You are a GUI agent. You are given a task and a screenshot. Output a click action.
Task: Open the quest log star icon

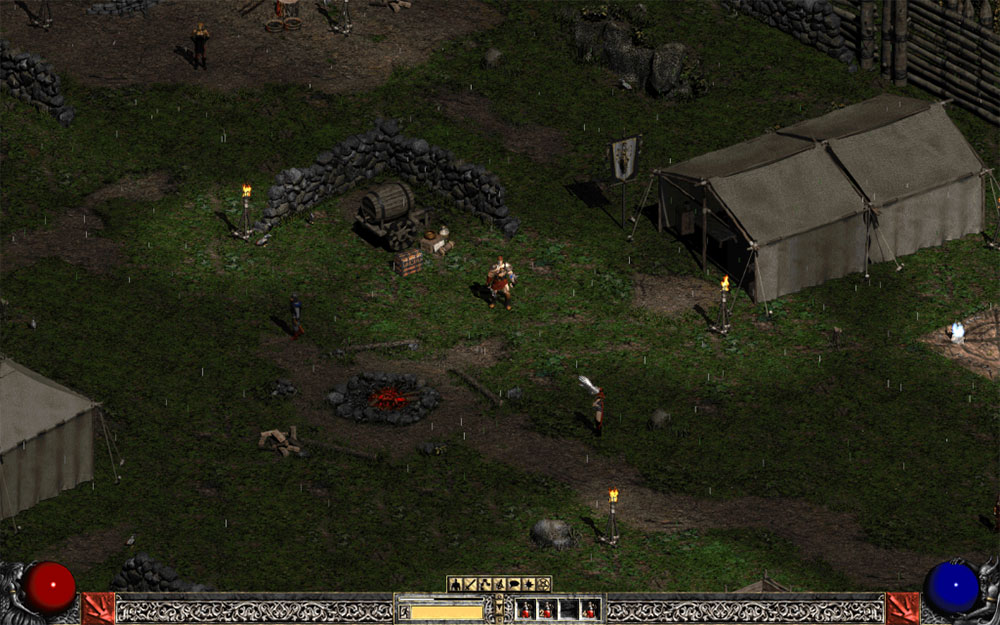(x=529, y=584)
